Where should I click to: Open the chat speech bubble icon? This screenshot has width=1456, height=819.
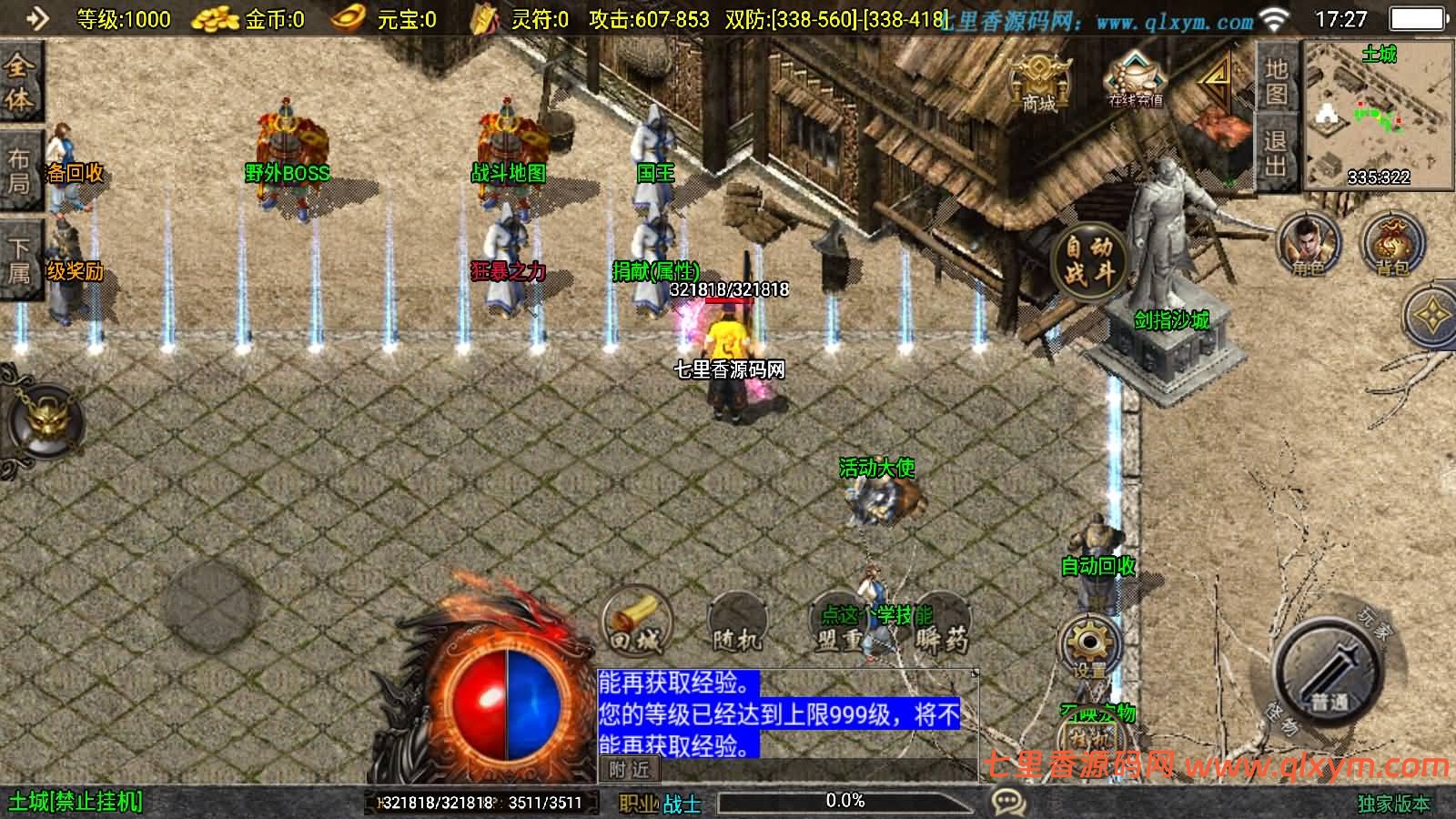coord(1008,802)
